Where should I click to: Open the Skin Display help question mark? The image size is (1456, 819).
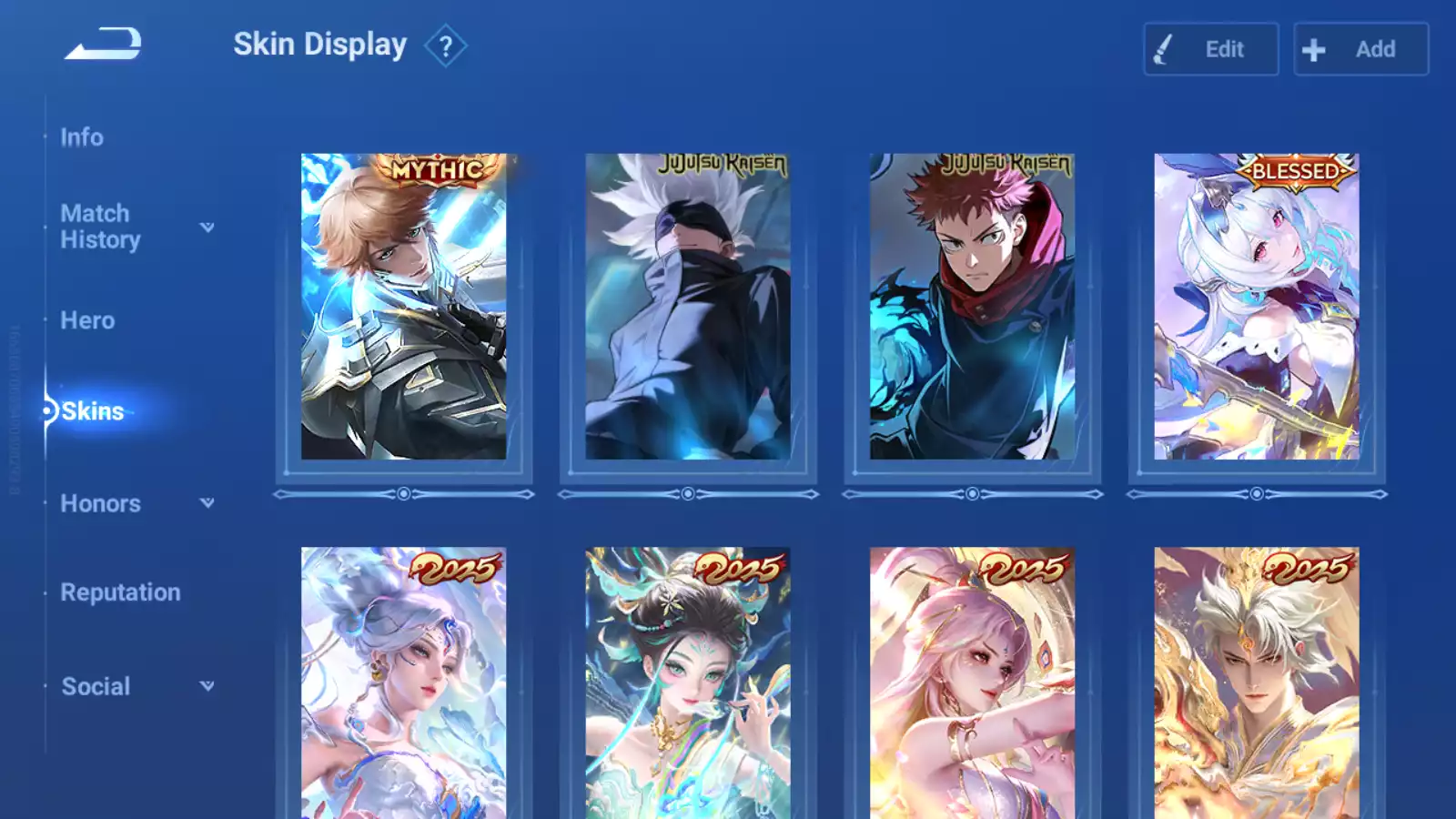click(446, 46)
